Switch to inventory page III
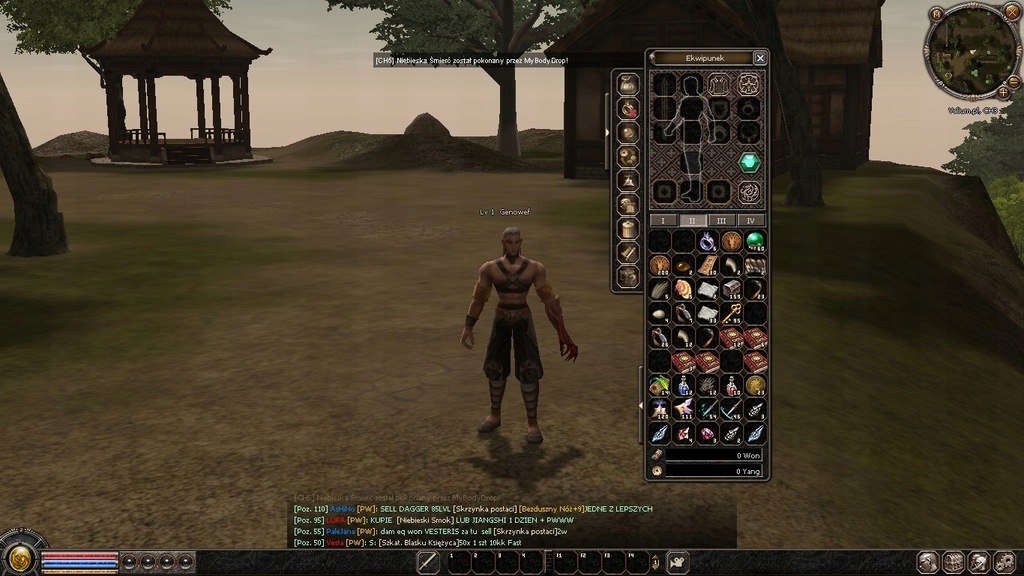 click(x=721, y=220)
